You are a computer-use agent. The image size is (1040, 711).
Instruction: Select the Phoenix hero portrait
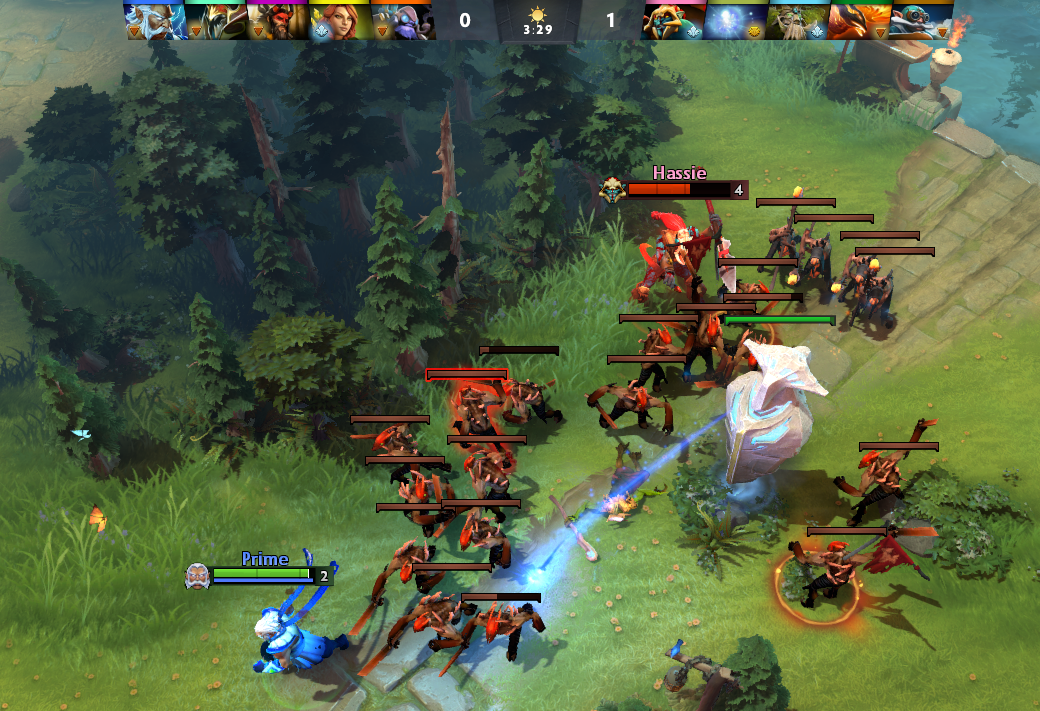coord(859,20)
